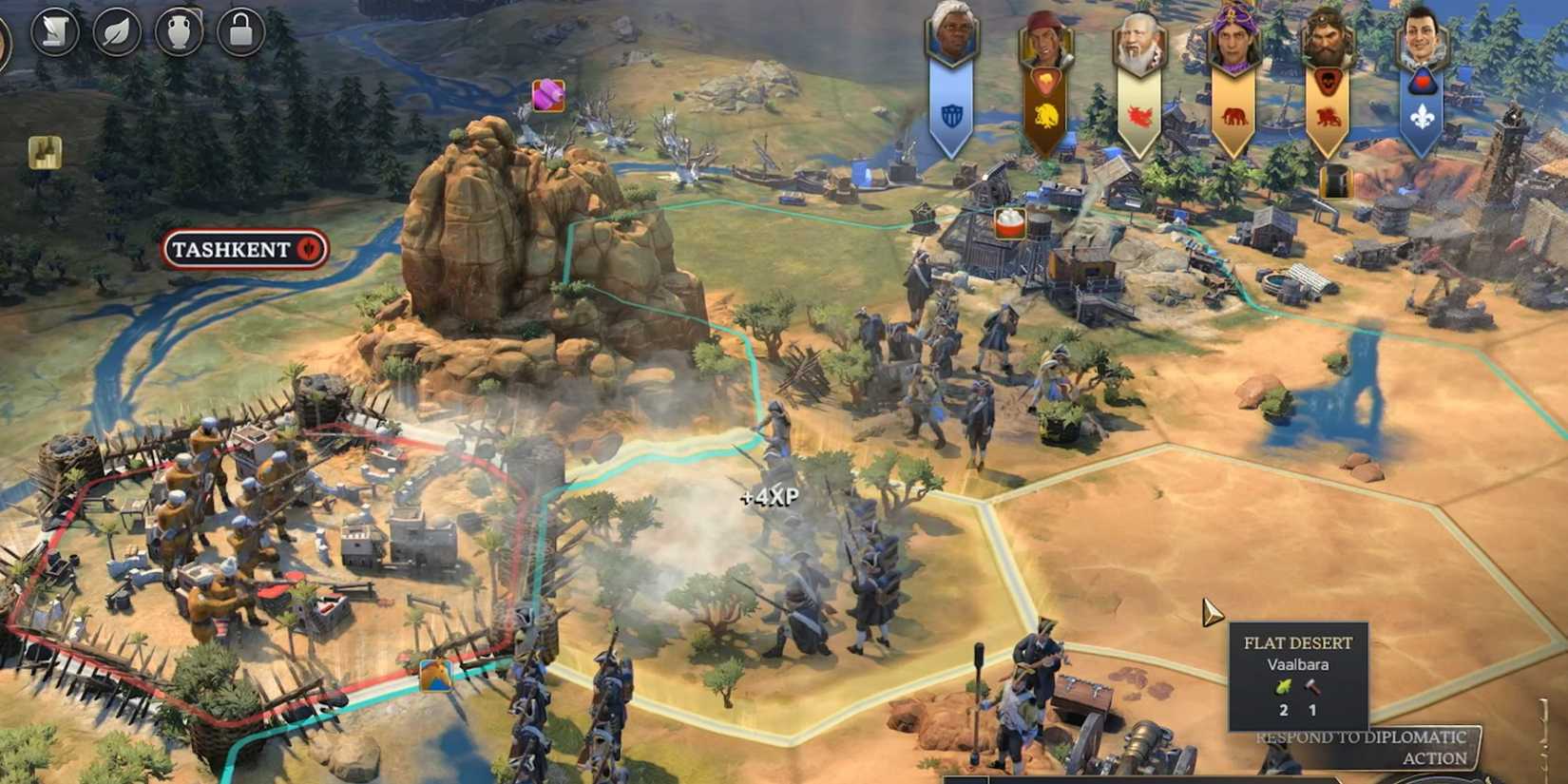Click the blue shield crest under the leftmost leader

coord(953,114)
